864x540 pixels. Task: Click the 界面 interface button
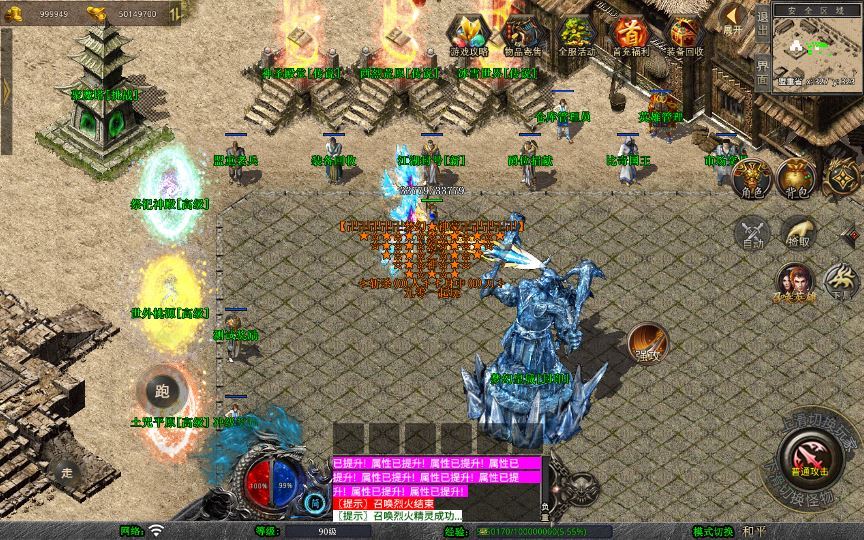762,73
